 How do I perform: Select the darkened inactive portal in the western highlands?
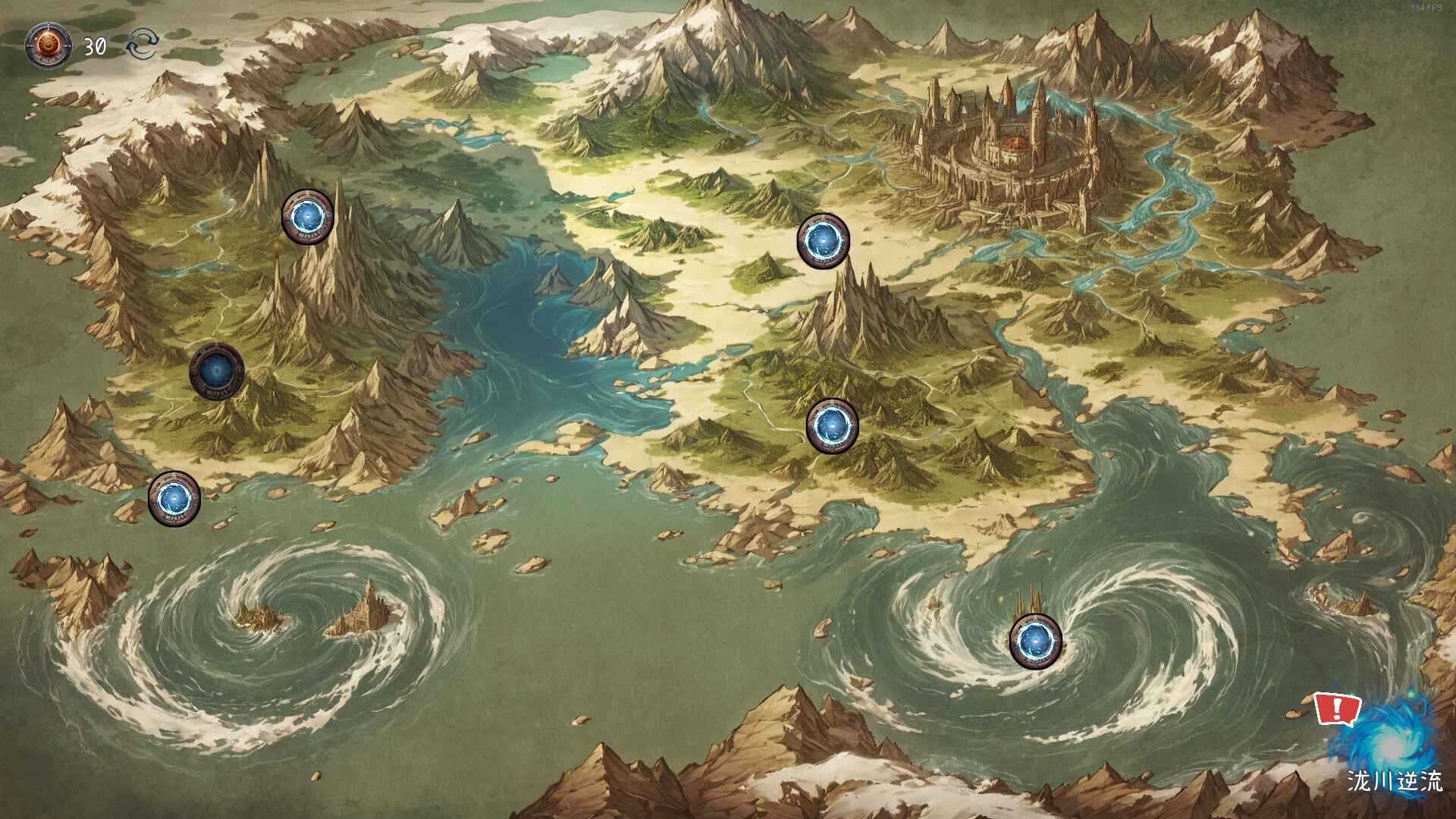pyautogui.click(x=218, y=371)
